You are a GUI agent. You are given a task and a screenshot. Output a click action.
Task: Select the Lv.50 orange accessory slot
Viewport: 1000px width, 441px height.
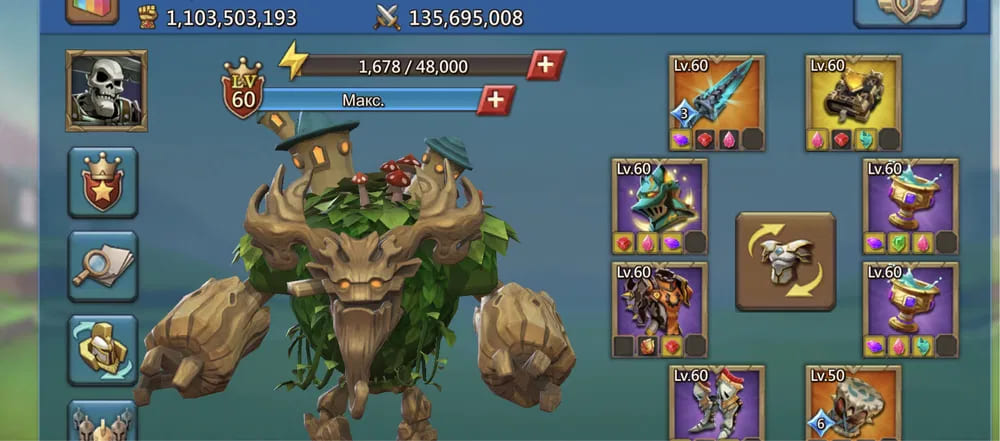[853, 403]
